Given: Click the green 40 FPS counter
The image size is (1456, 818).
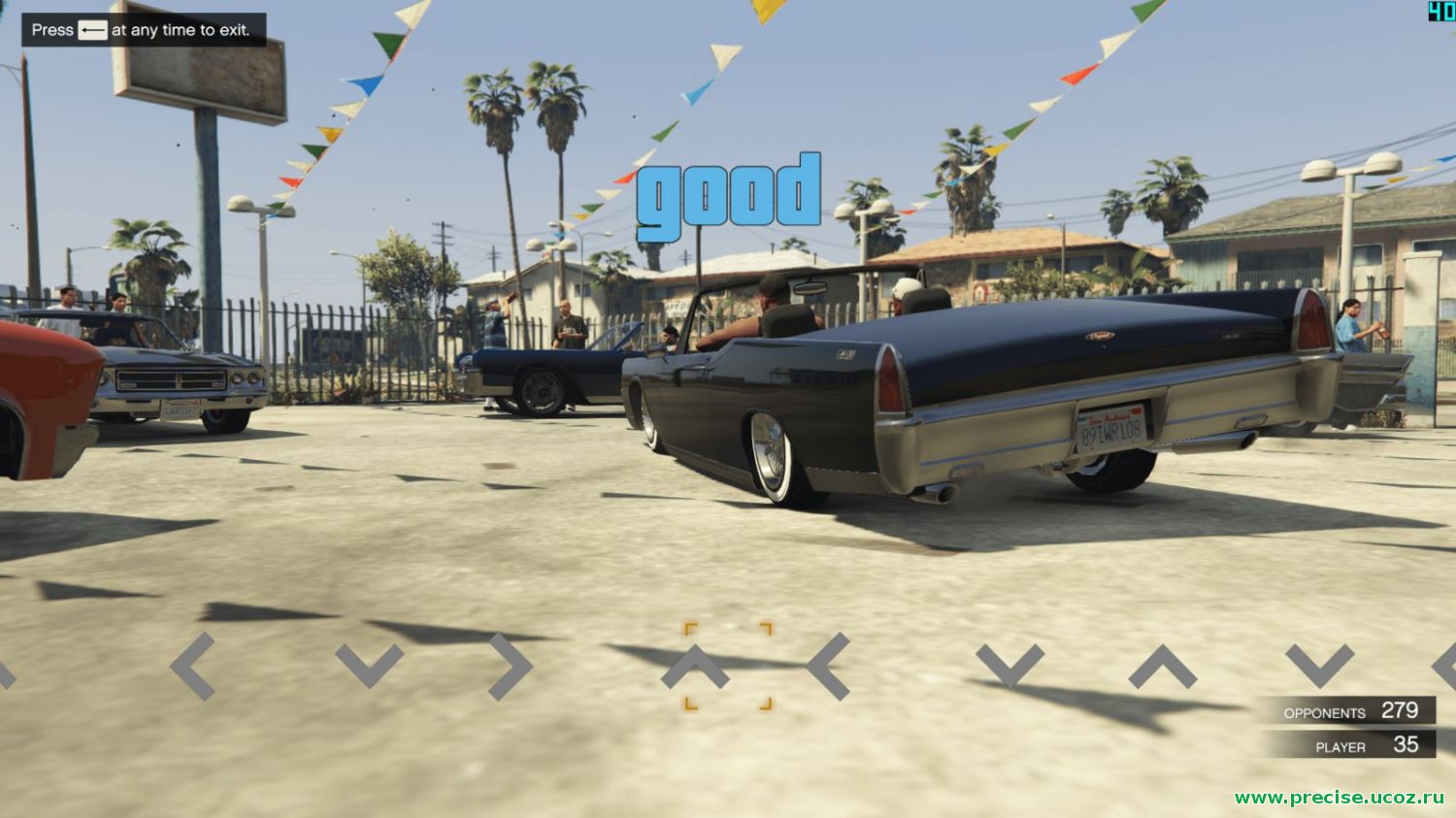Looking at the screenshot, I should 1443,10.
